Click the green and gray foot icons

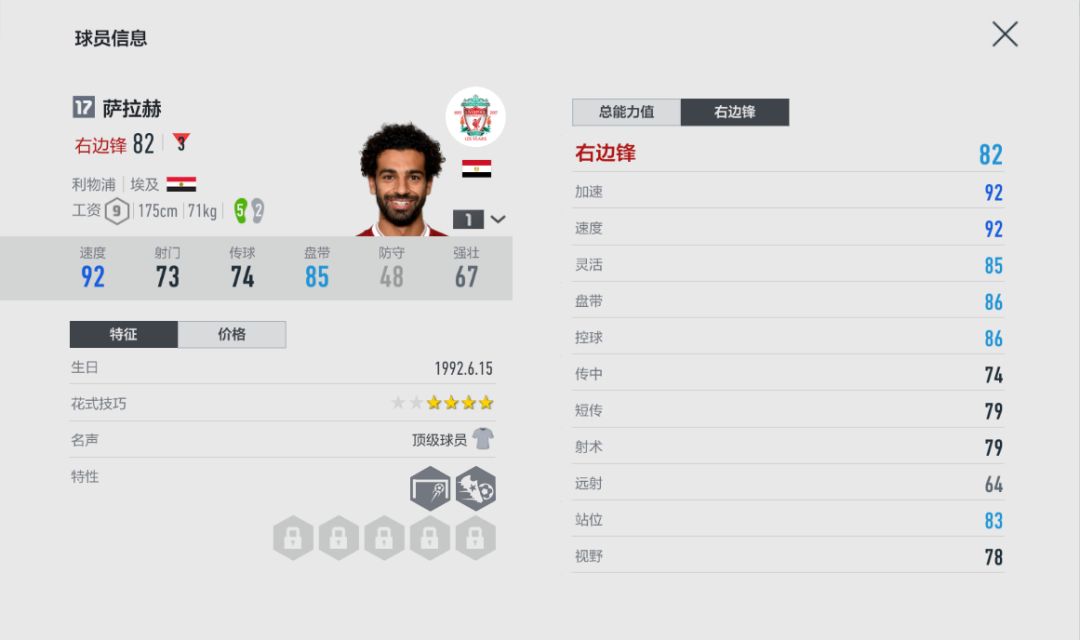point(248,211)
